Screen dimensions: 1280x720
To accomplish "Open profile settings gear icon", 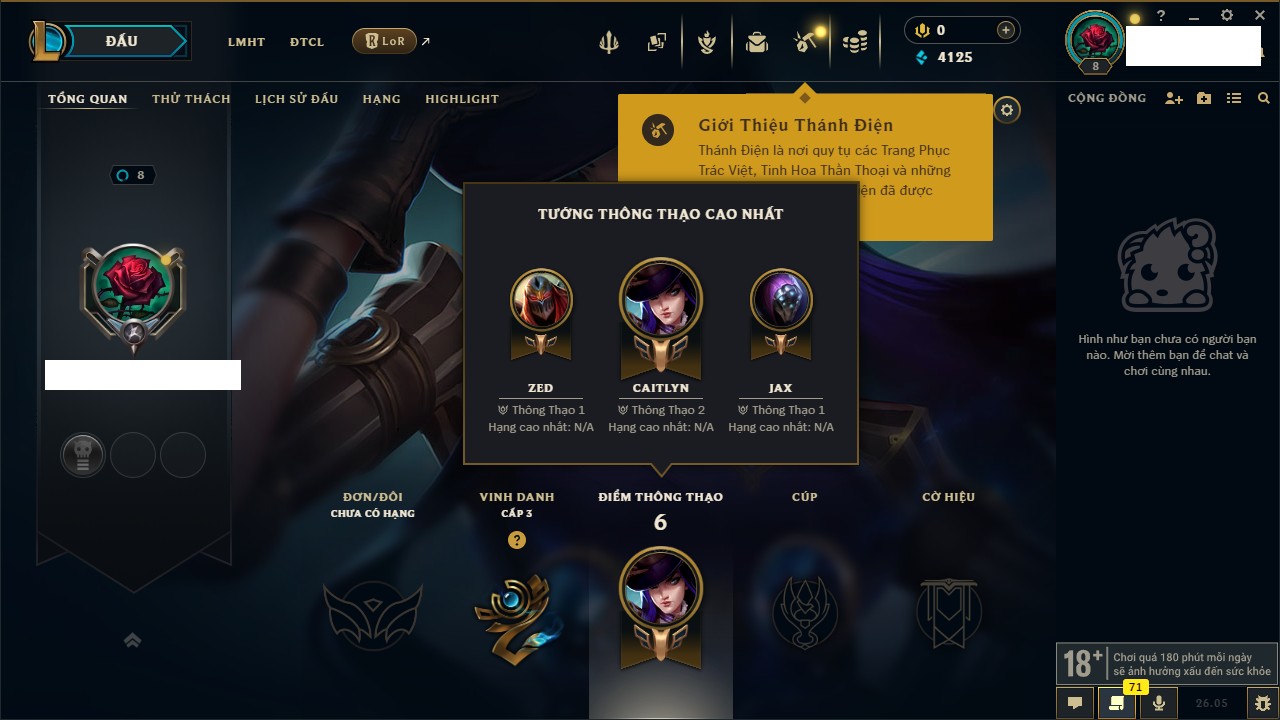I will (x=1007, y=110).
